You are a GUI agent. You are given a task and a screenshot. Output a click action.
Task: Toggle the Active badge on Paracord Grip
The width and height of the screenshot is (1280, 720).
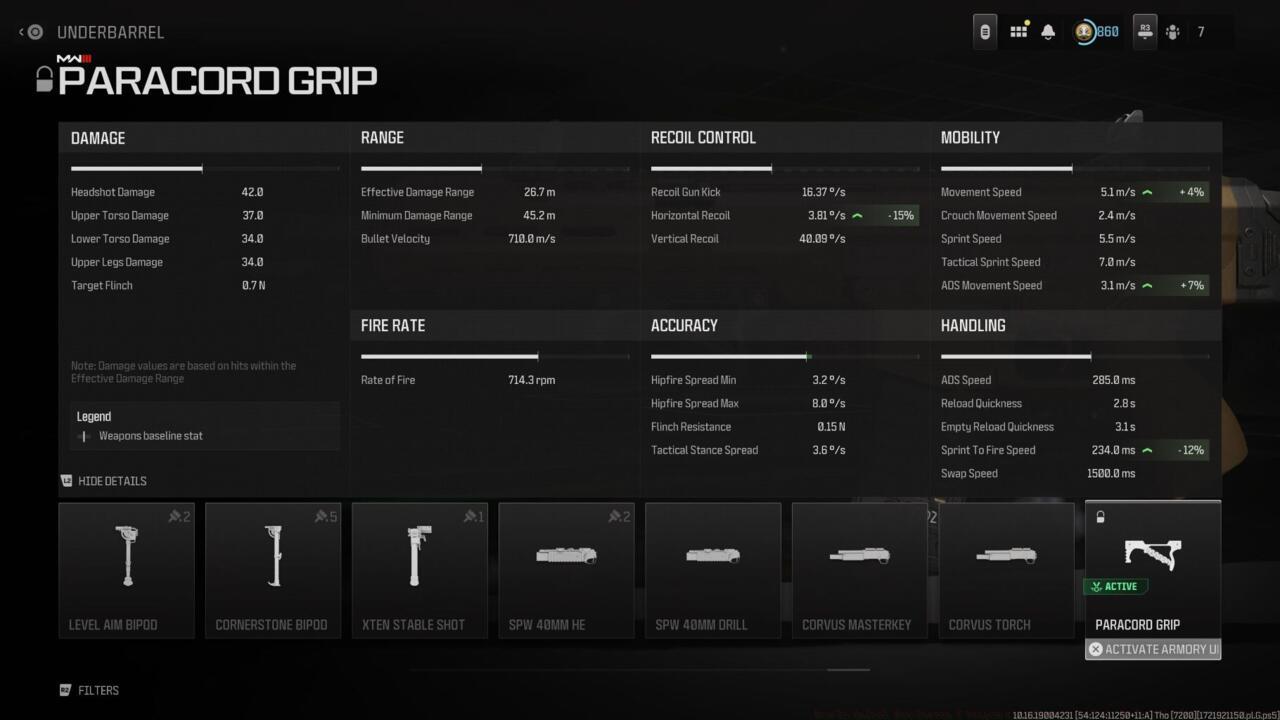pos(1115,586)
